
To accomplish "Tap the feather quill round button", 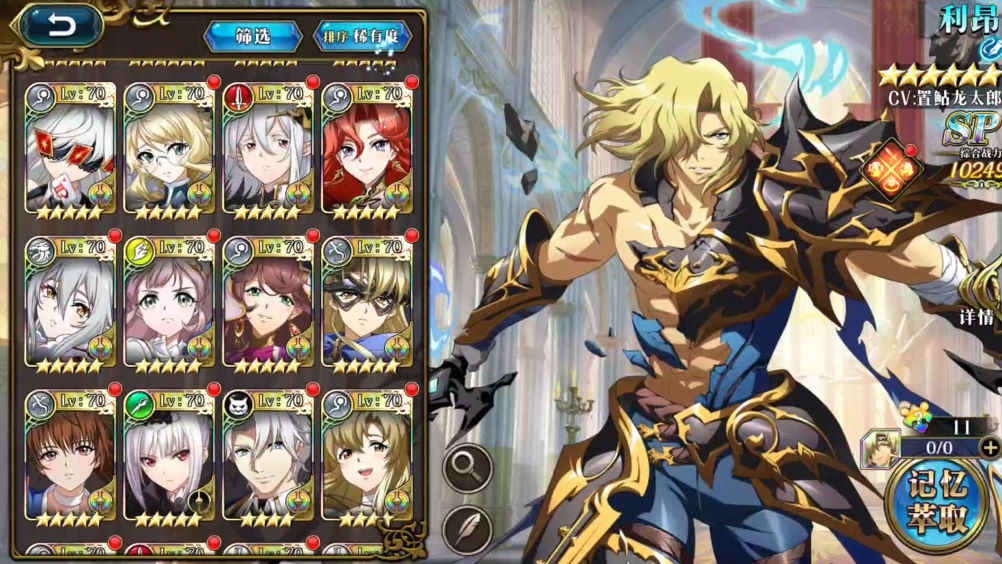I will (x=467, y=529).
